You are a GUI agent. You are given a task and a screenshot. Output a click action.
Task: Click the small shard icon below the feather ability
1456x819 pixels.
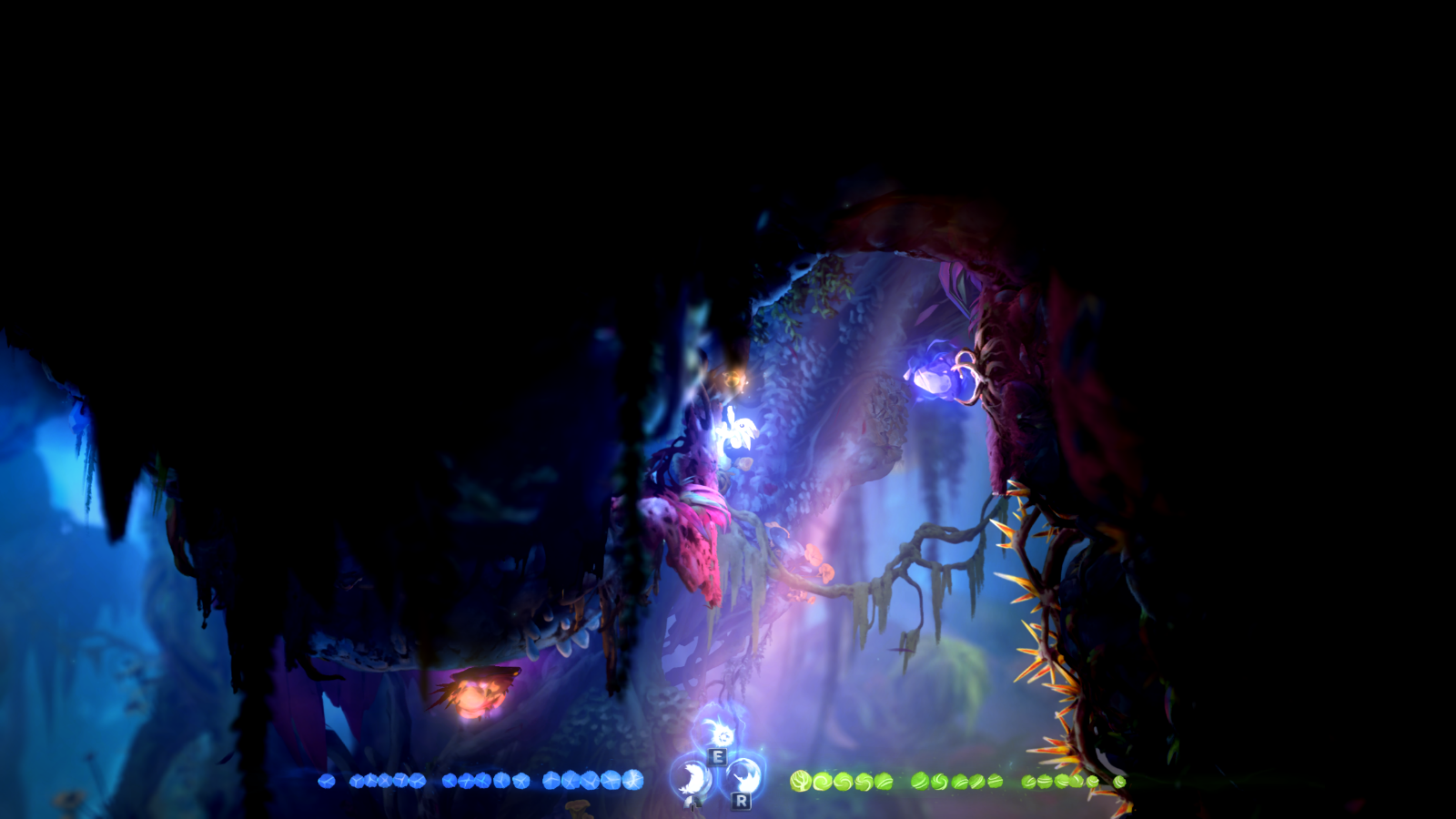tap(693, 804)
